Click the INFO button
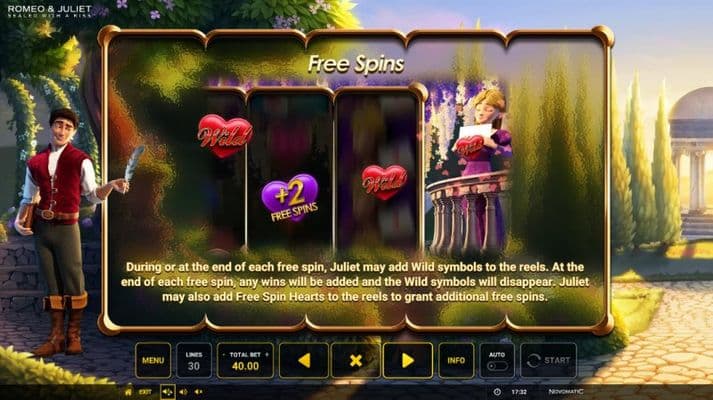The width and height of the screenshot is (713, 400). (x=455, y=360)
